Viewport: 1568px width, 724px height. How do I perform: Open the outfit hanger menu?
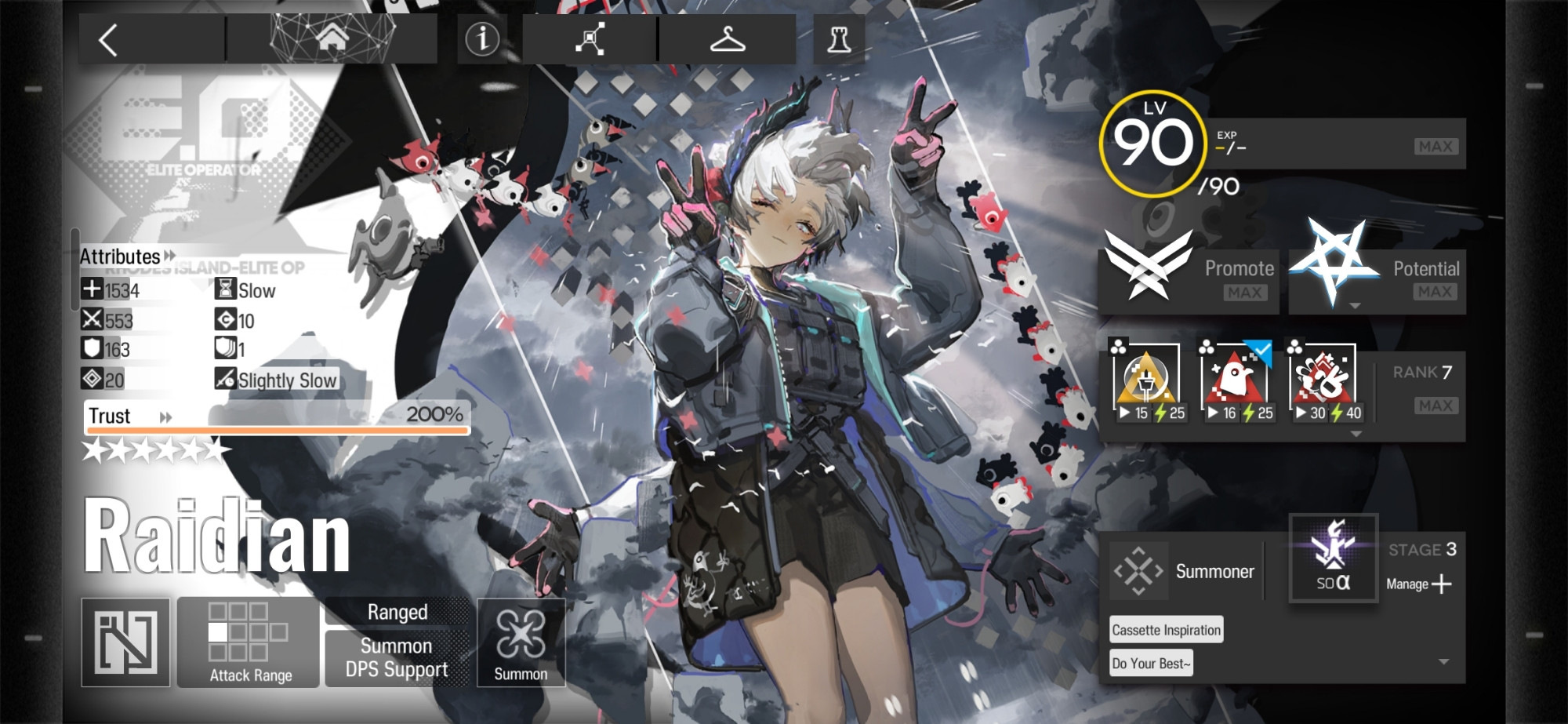click(727, 38)
